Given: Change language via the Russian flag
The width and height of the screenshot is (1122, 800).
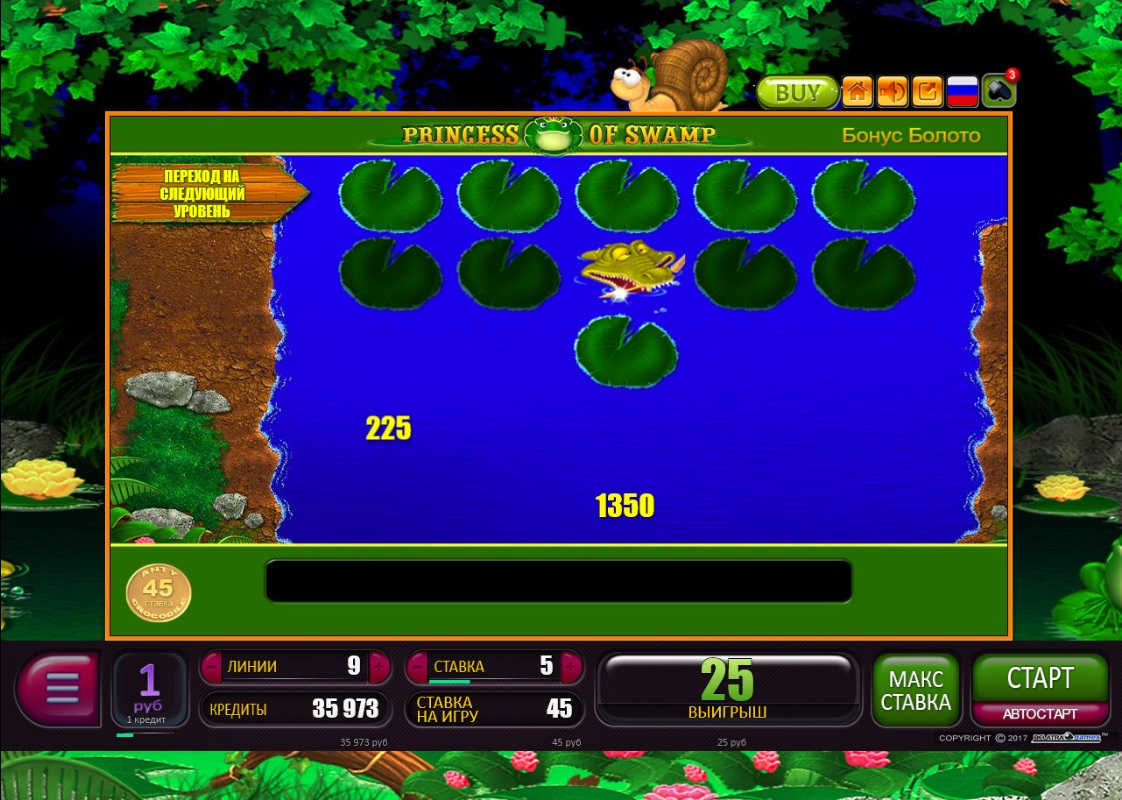Looking at the screenshot, I should tap(962, 92).
